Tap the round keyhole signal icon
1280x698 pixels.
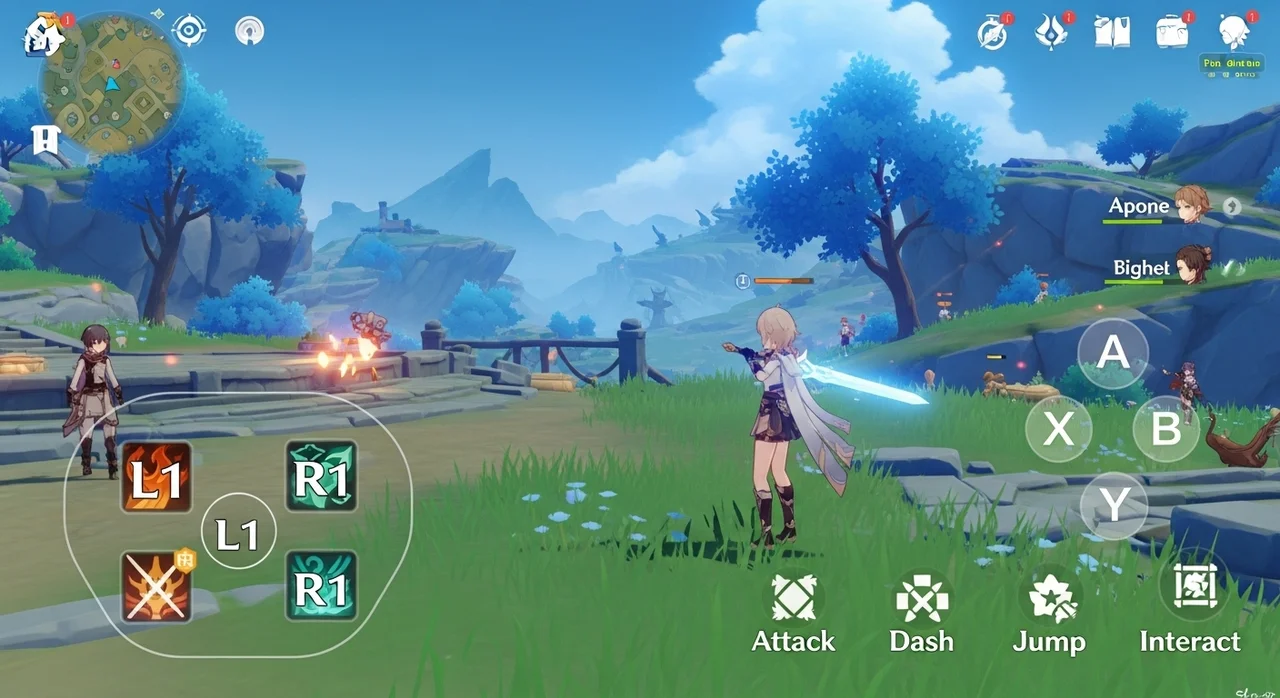point(249,31)
